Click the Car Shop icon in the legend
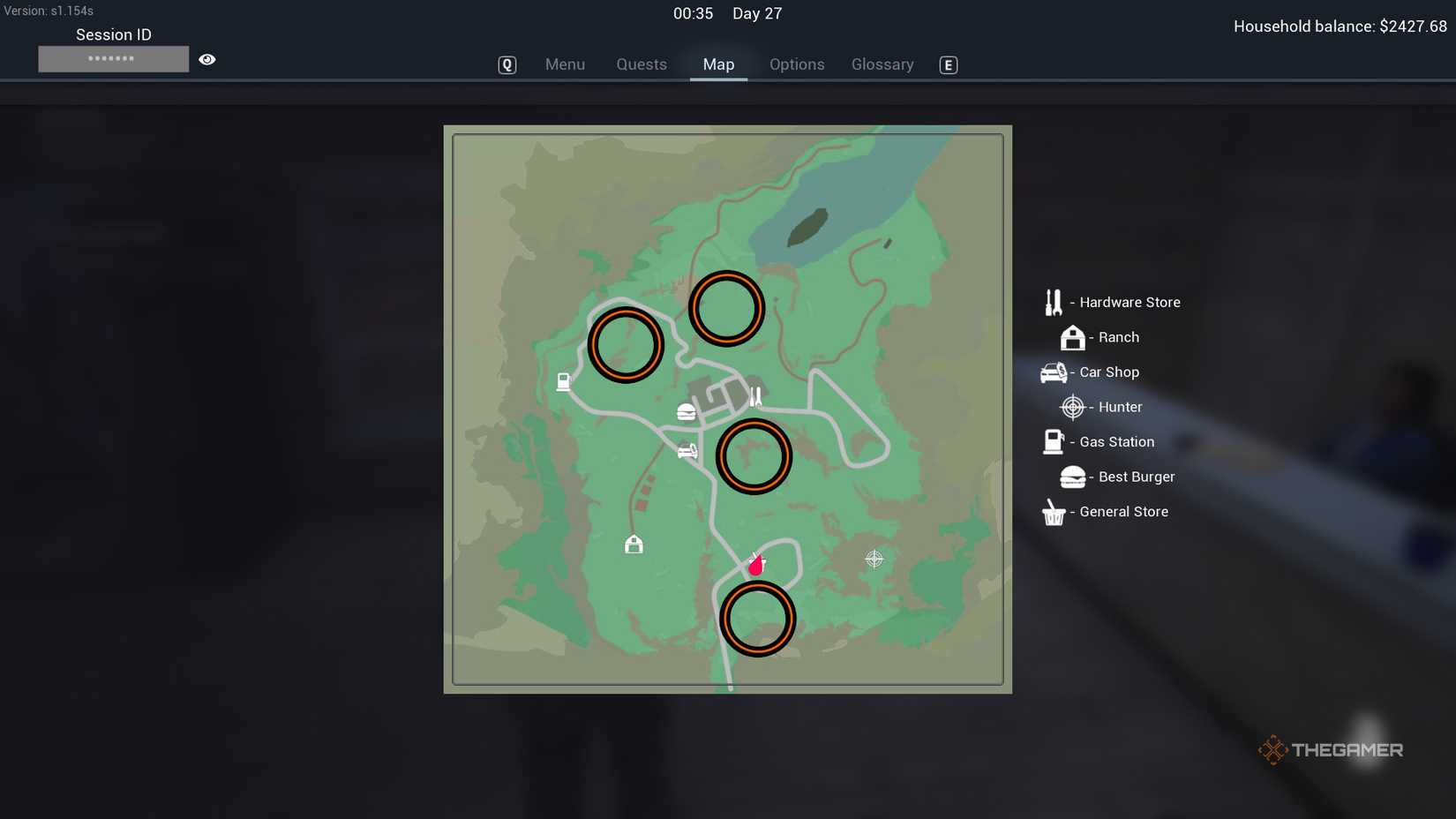The image size is (1456, 819). [1052, 372]
